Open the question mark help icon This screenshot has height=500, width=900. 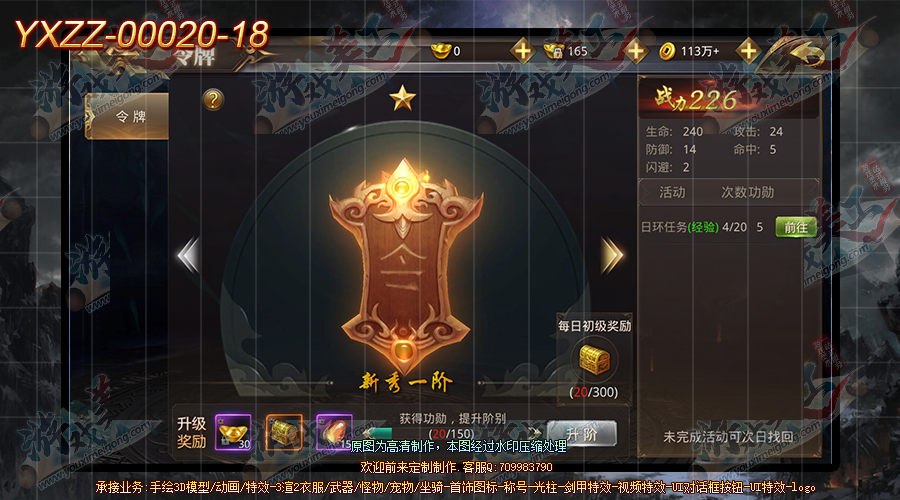[x=213, y=99]
